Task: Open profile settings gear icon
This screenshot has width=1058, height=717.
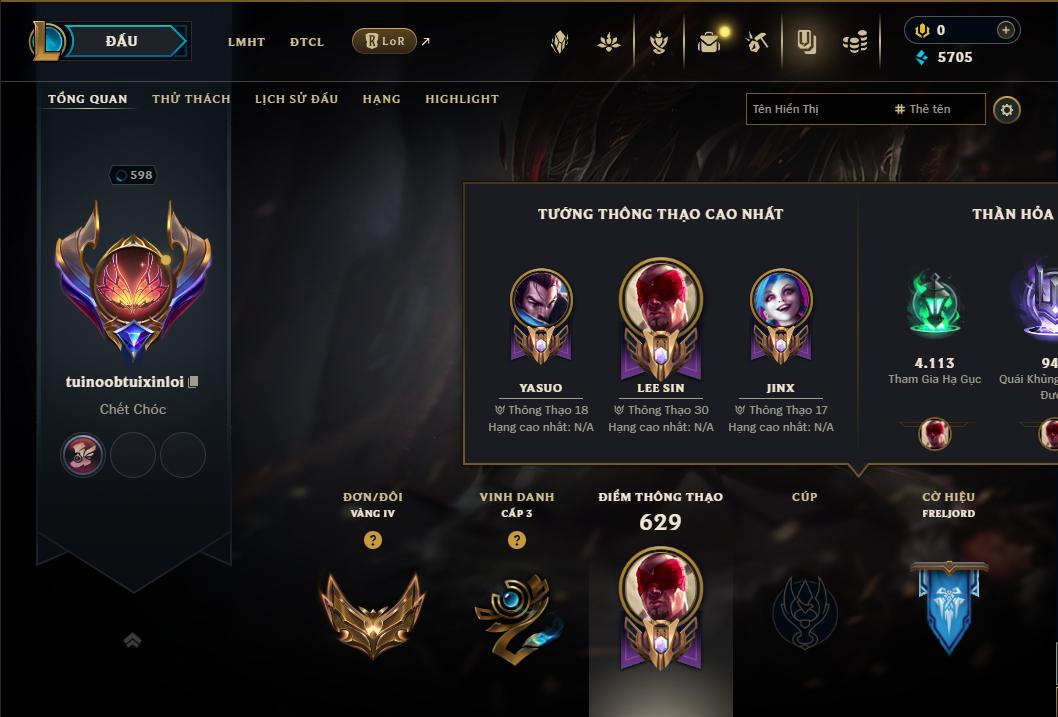Action: [1007, 110]
